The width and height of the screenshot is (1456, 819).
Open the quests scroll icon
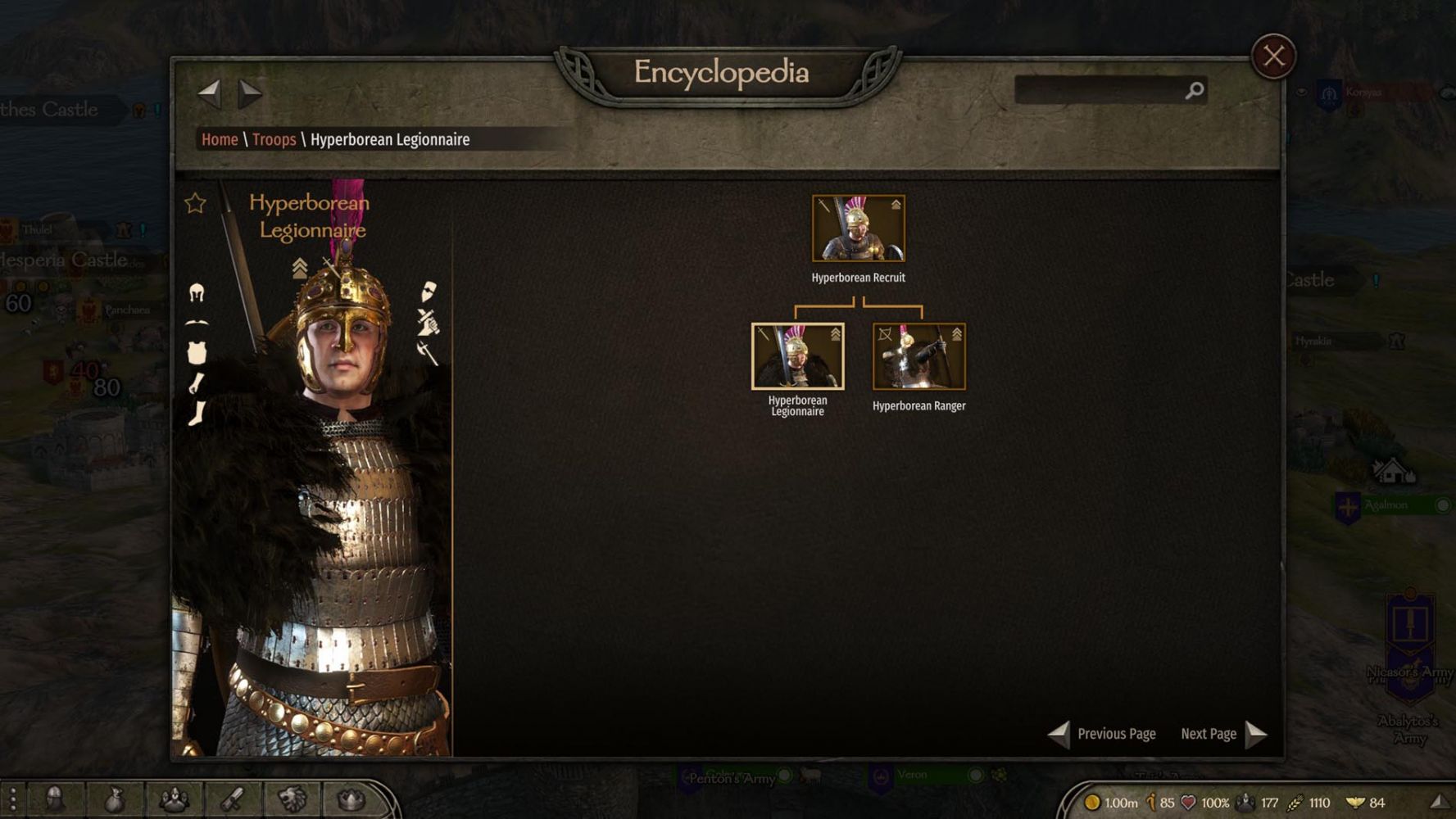[233, 799]
